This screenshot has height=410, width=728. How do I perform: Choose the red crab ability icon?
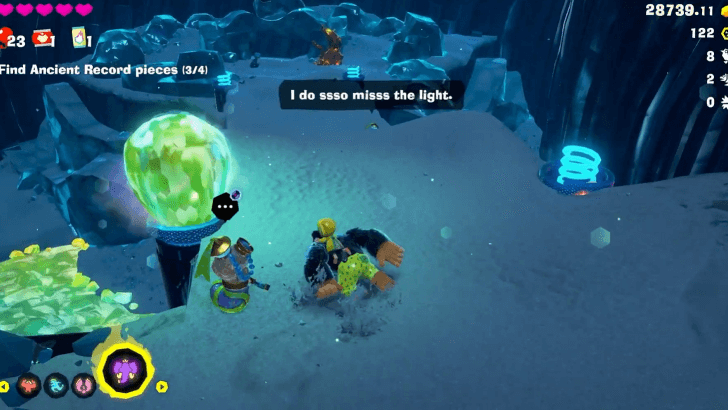[29, 385]
